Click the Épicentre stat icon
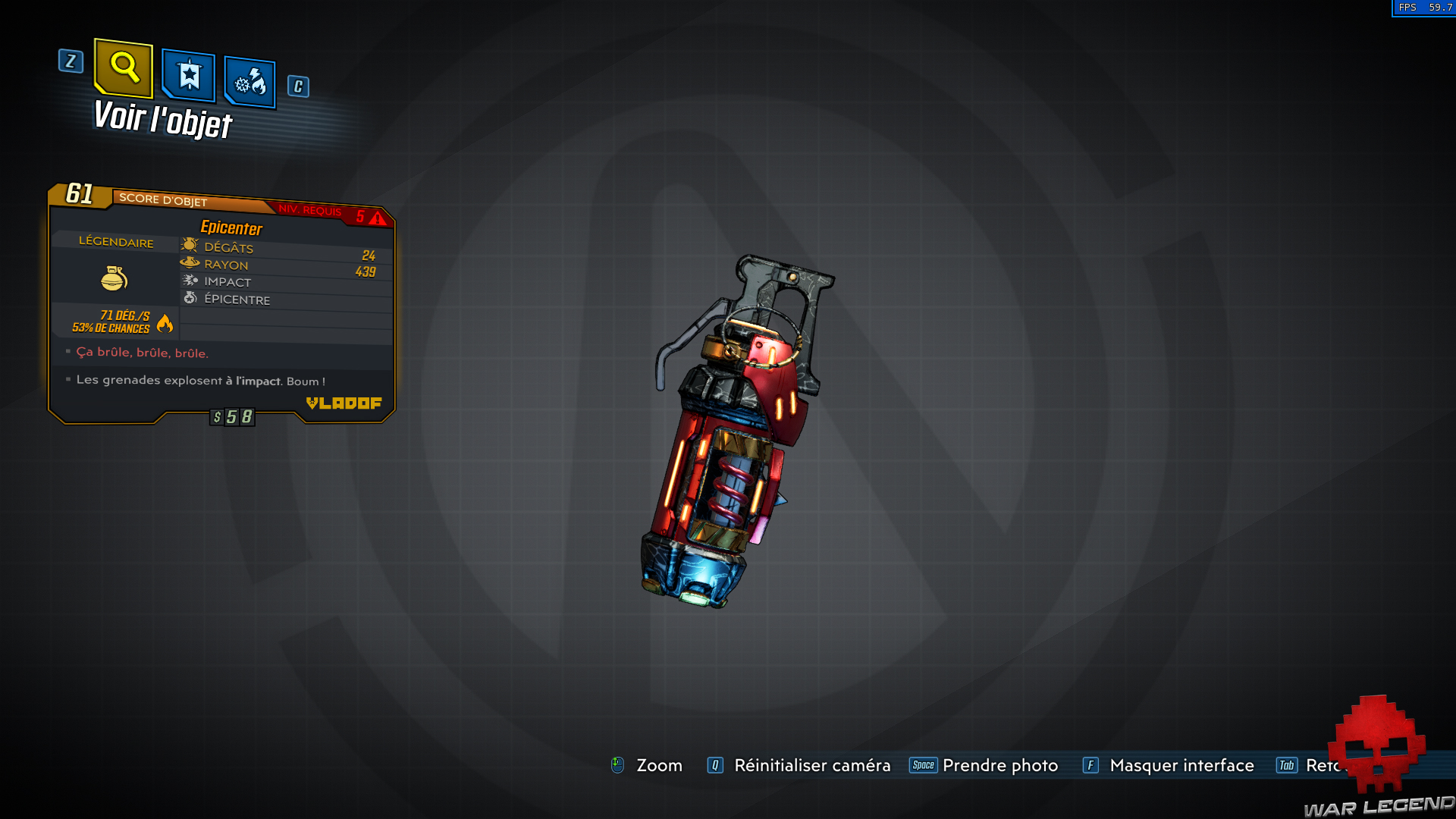This screenshot has height=819, width=1456. (189, 297)
